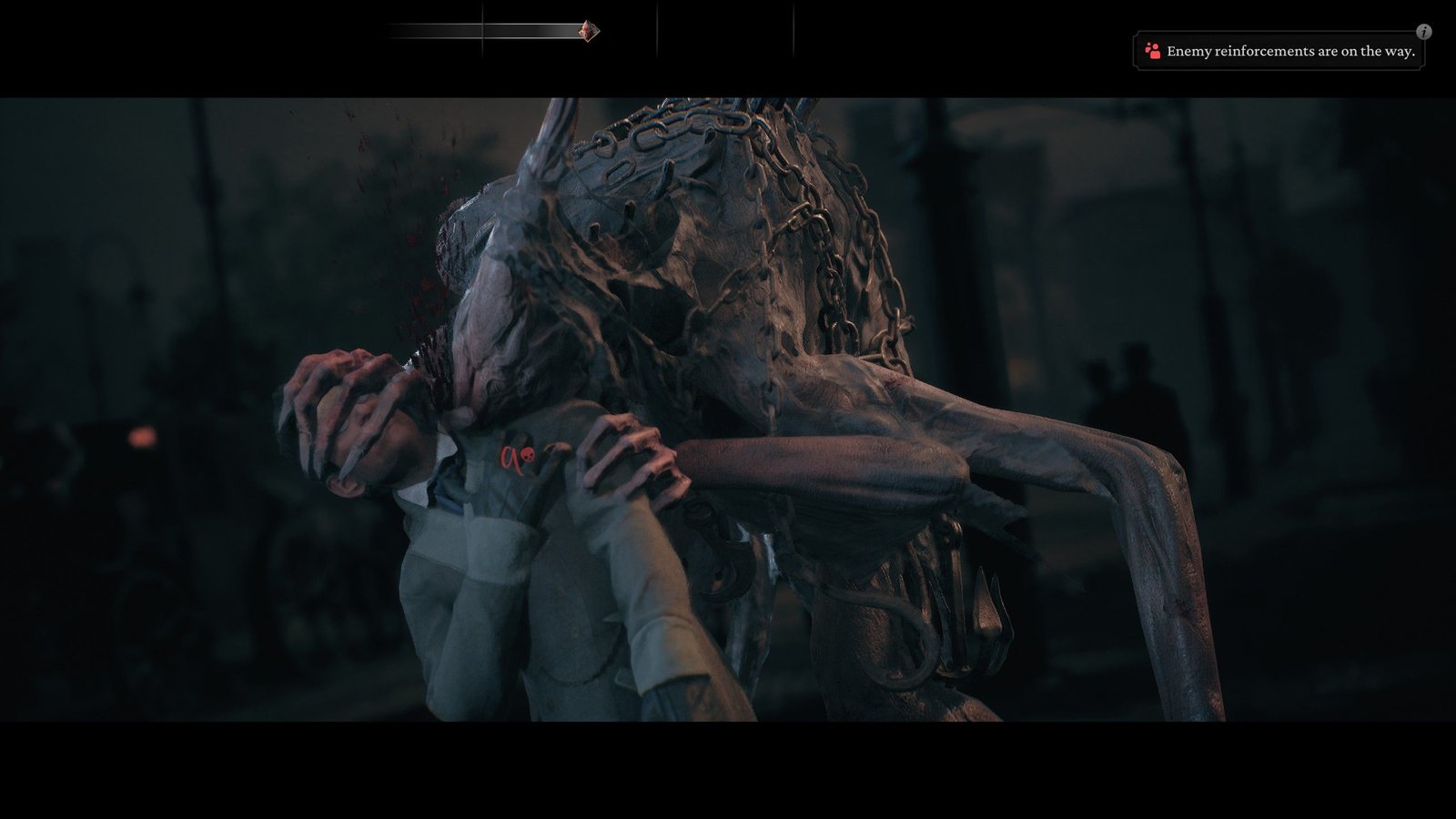Image resolution: width=1456 pixels, height=819 pixels.
Task: Click the info icon on the notification
Action: click(x=1424, y=32)
